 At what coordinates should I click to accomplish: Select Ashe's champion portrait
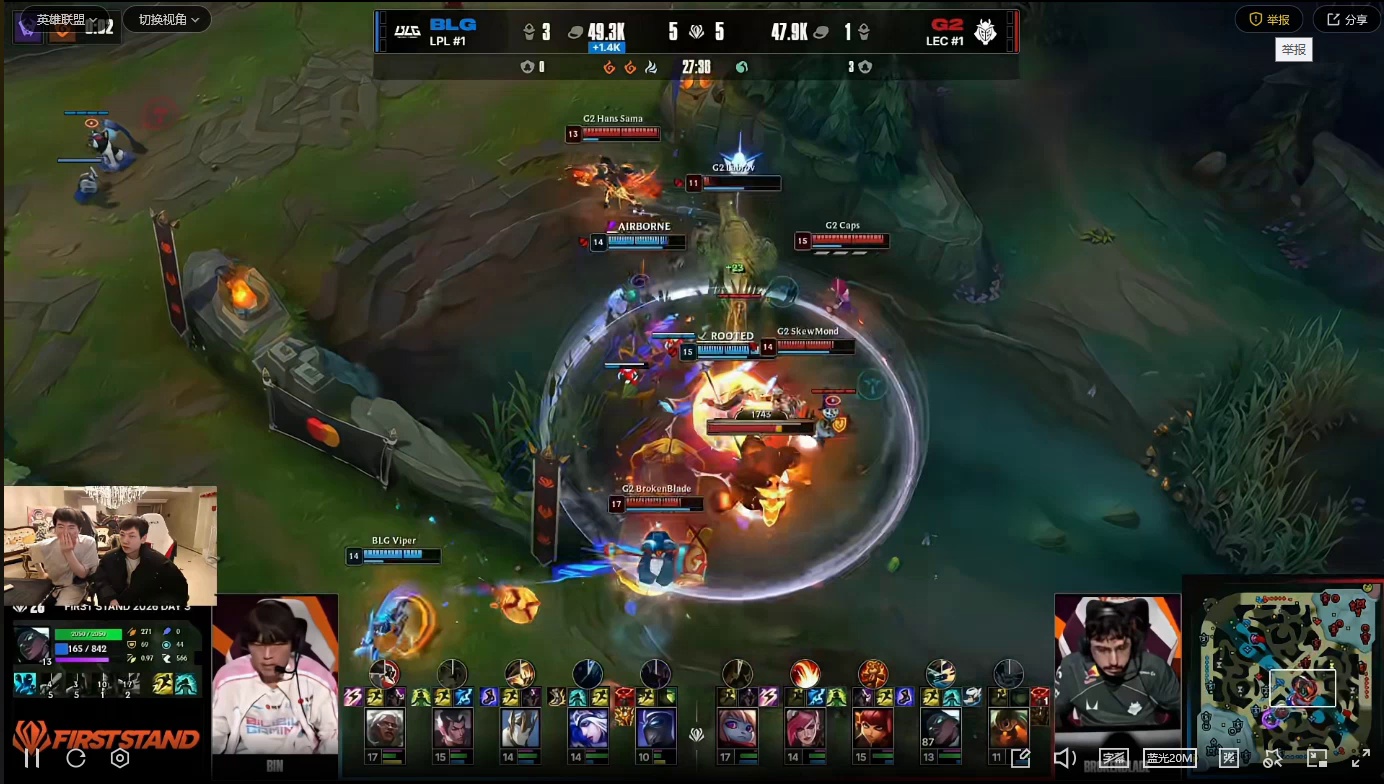(588, 728)
